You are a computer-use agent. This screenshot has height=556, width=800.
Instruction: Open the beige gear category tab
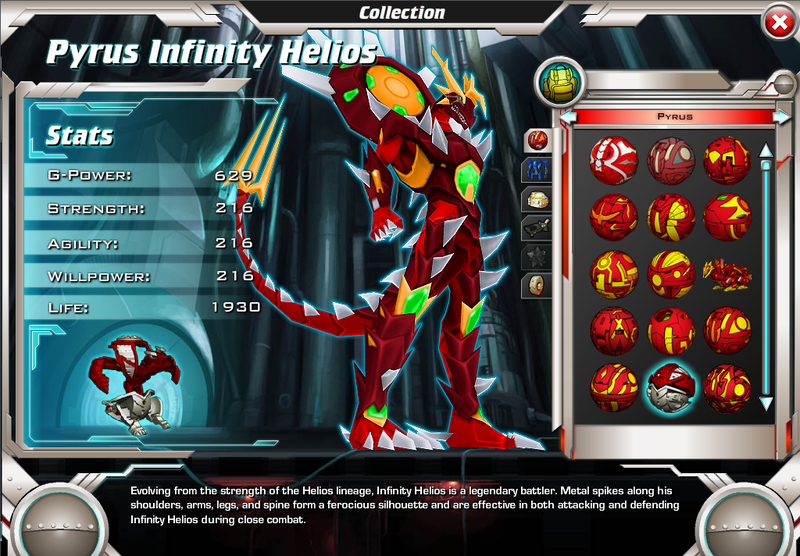coord(537,198)
